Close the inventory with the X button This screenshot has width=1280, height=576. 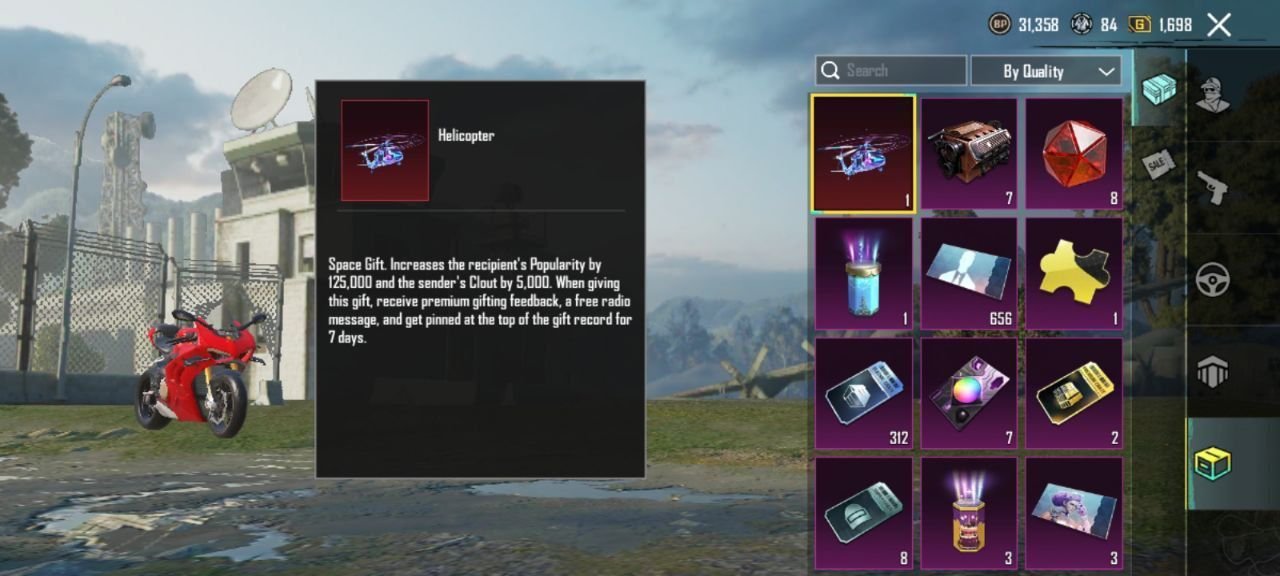(x=1219, y=25)
